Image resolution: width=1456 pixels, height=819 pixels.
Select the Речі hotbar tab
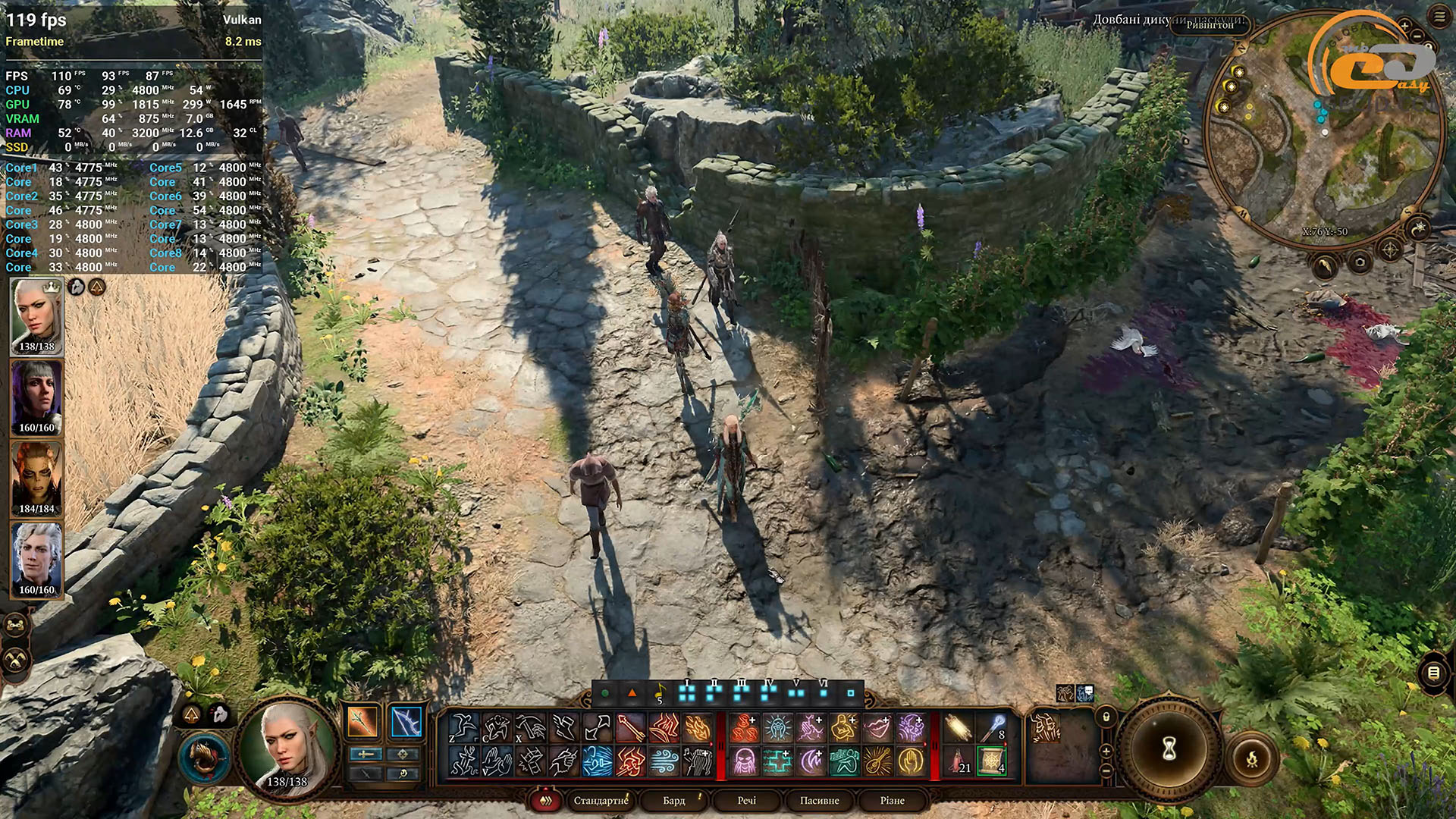click(x=746, y=800)
